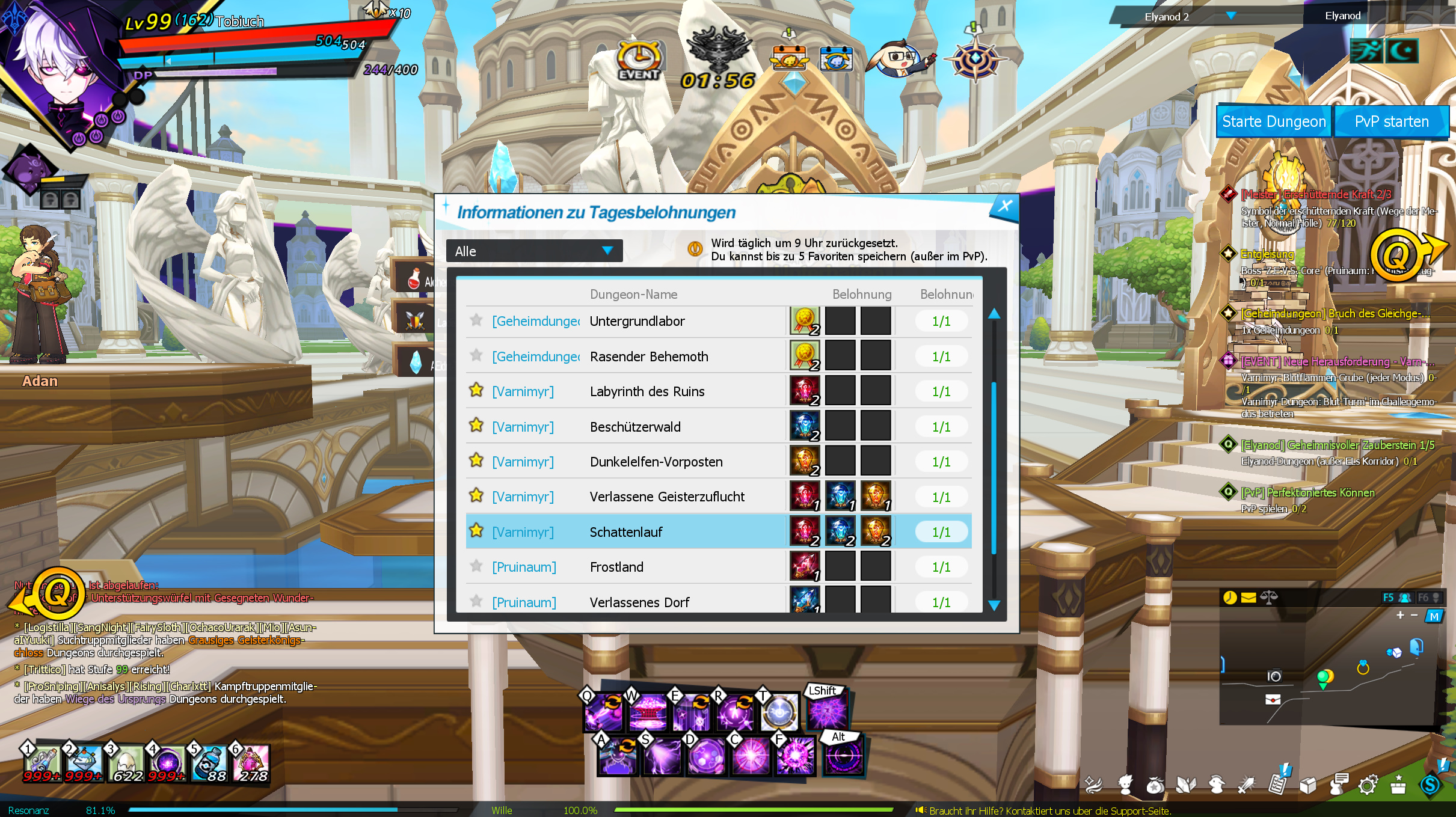Click the Frostland dungeon row

(616, 567)
